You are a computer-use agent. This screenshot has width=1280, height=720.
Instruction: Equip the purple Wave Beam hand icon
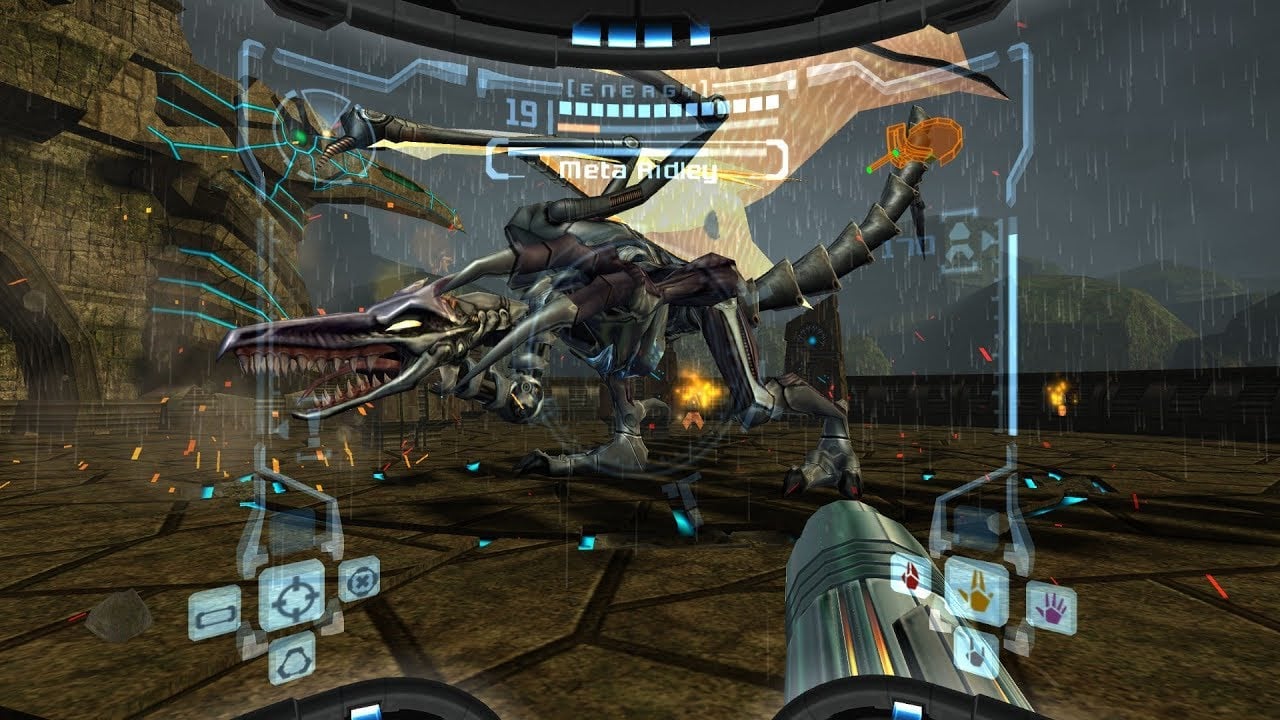1050,607
